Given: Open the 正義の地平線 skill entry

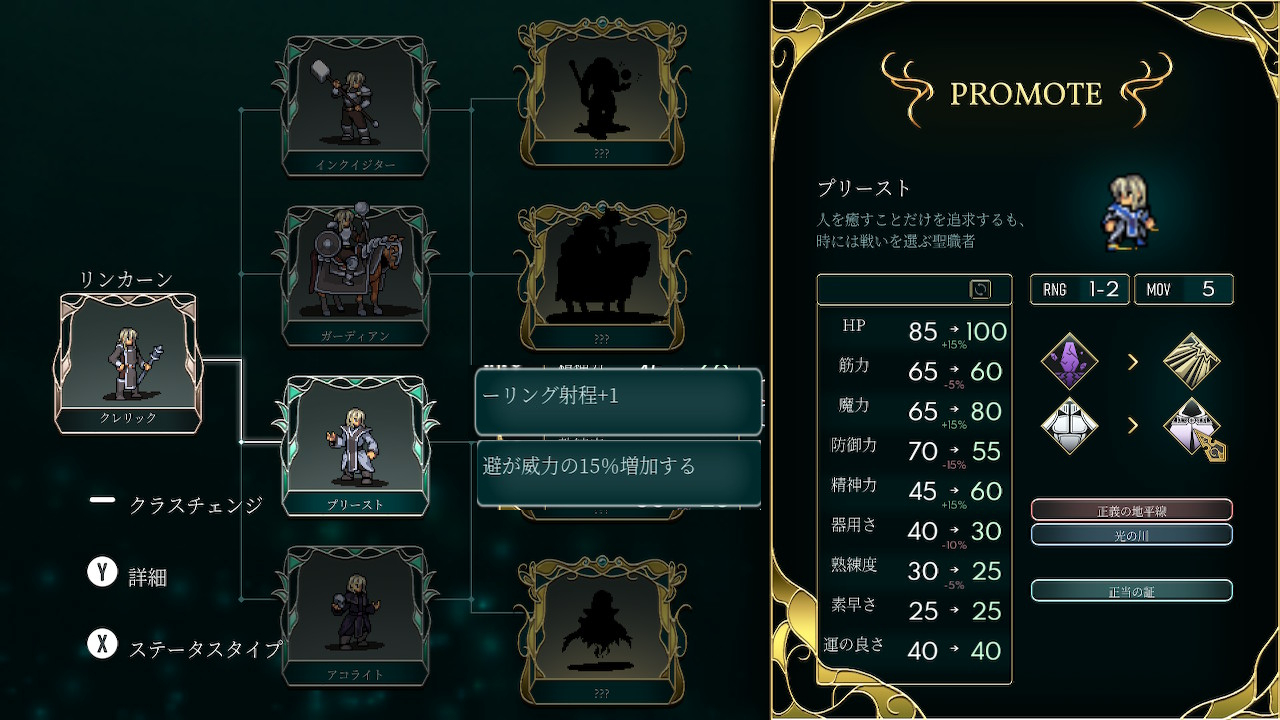Looking at the screenshot, I should 1131,510.
